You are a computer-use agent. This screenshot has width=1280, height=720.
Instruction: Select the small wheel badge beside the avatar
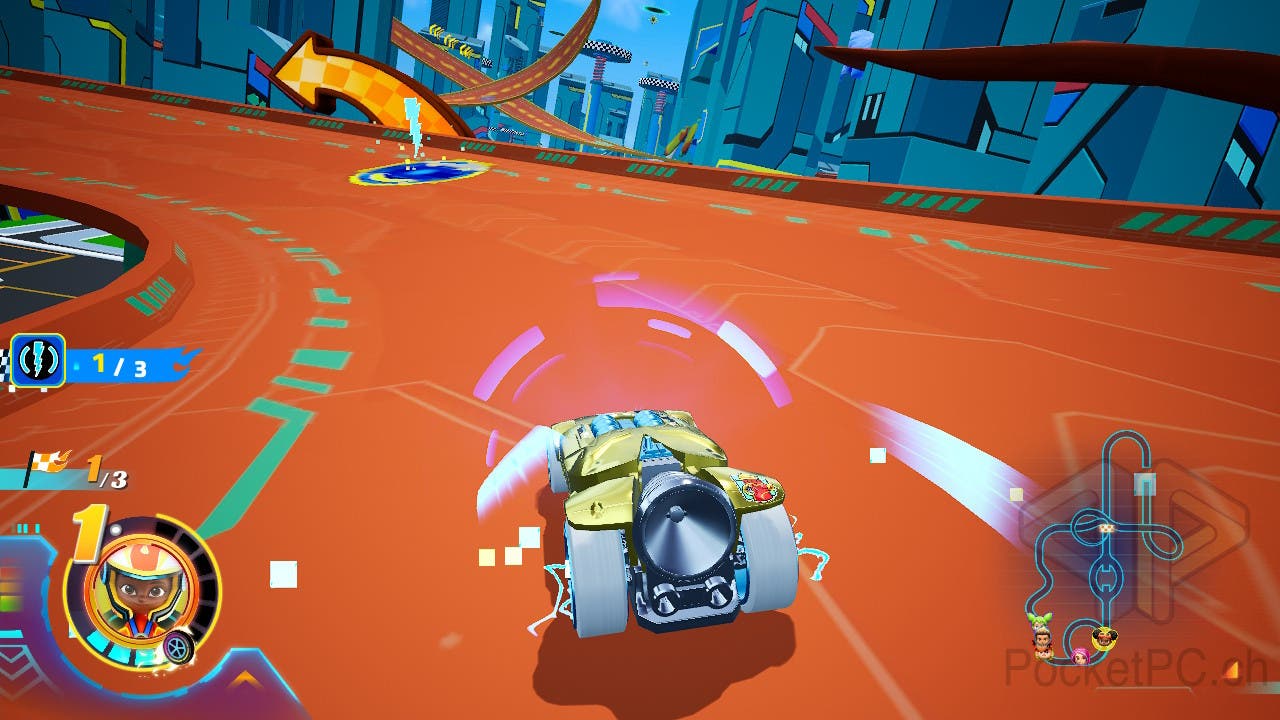point(177,646)
